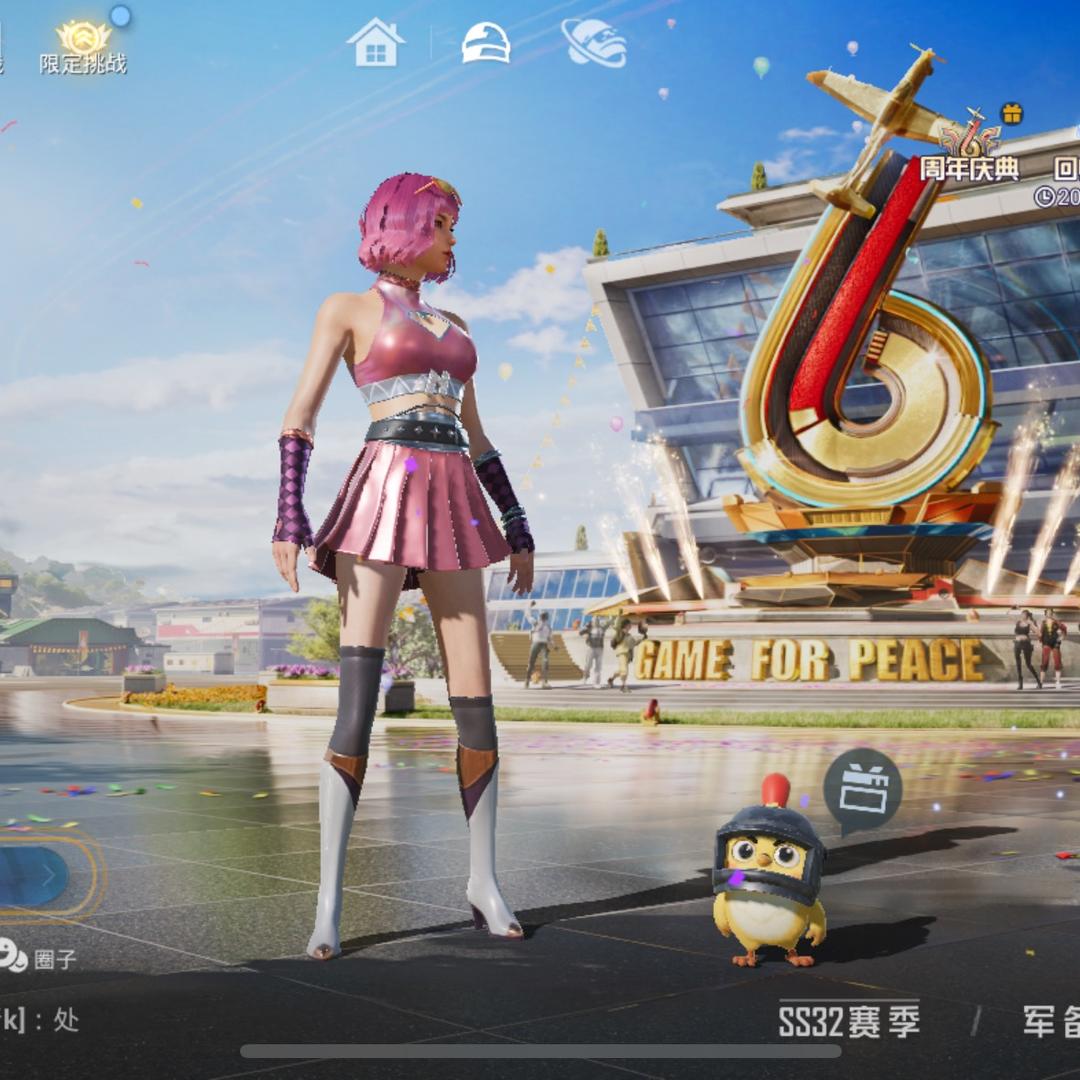The width and height of the screenshot is (1080, 1080).
Task: Switch to the helmet tab
Action: tap(486, 43)
